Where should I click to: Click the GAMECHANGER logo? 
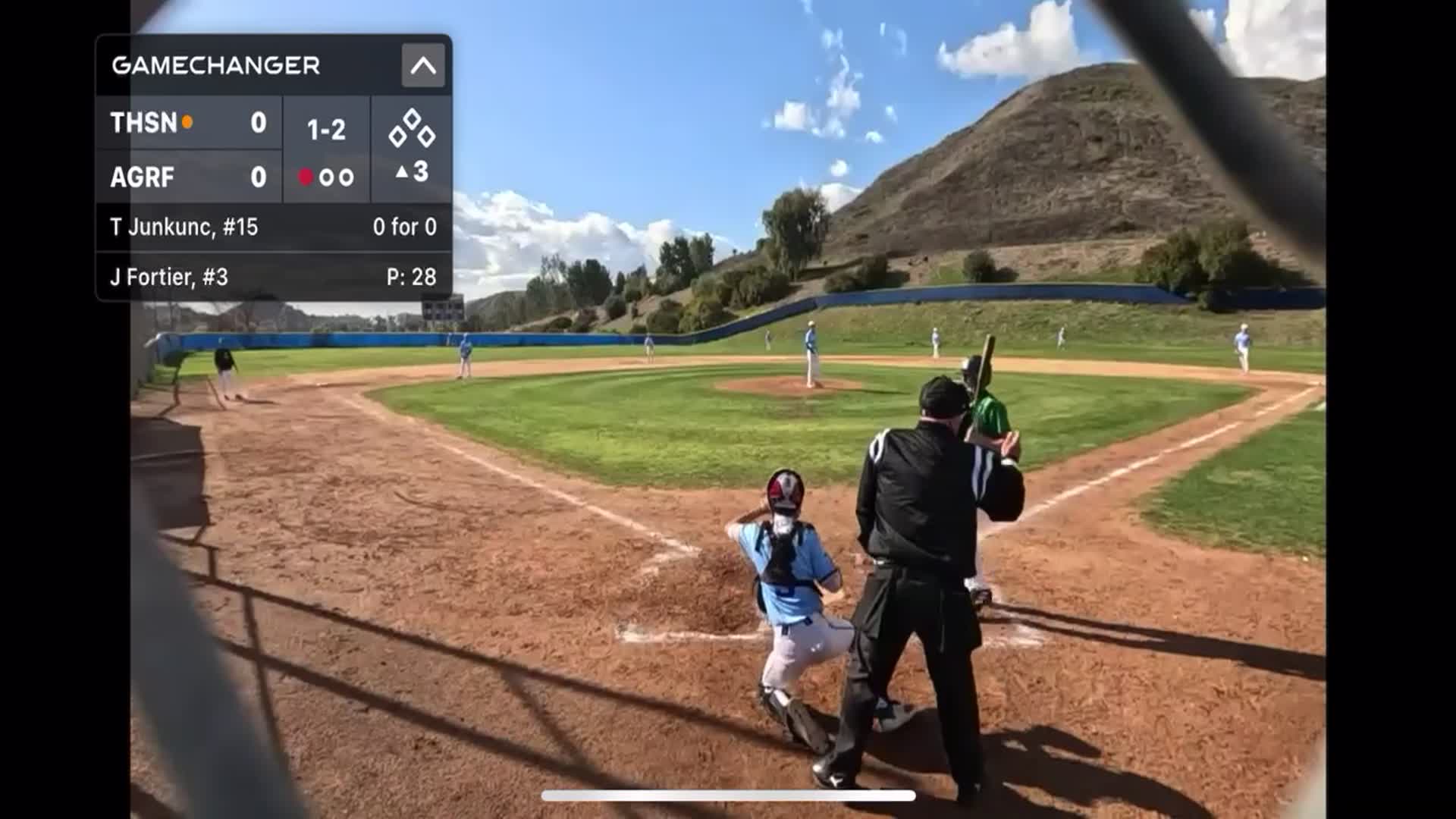click(x=215, y=66)
